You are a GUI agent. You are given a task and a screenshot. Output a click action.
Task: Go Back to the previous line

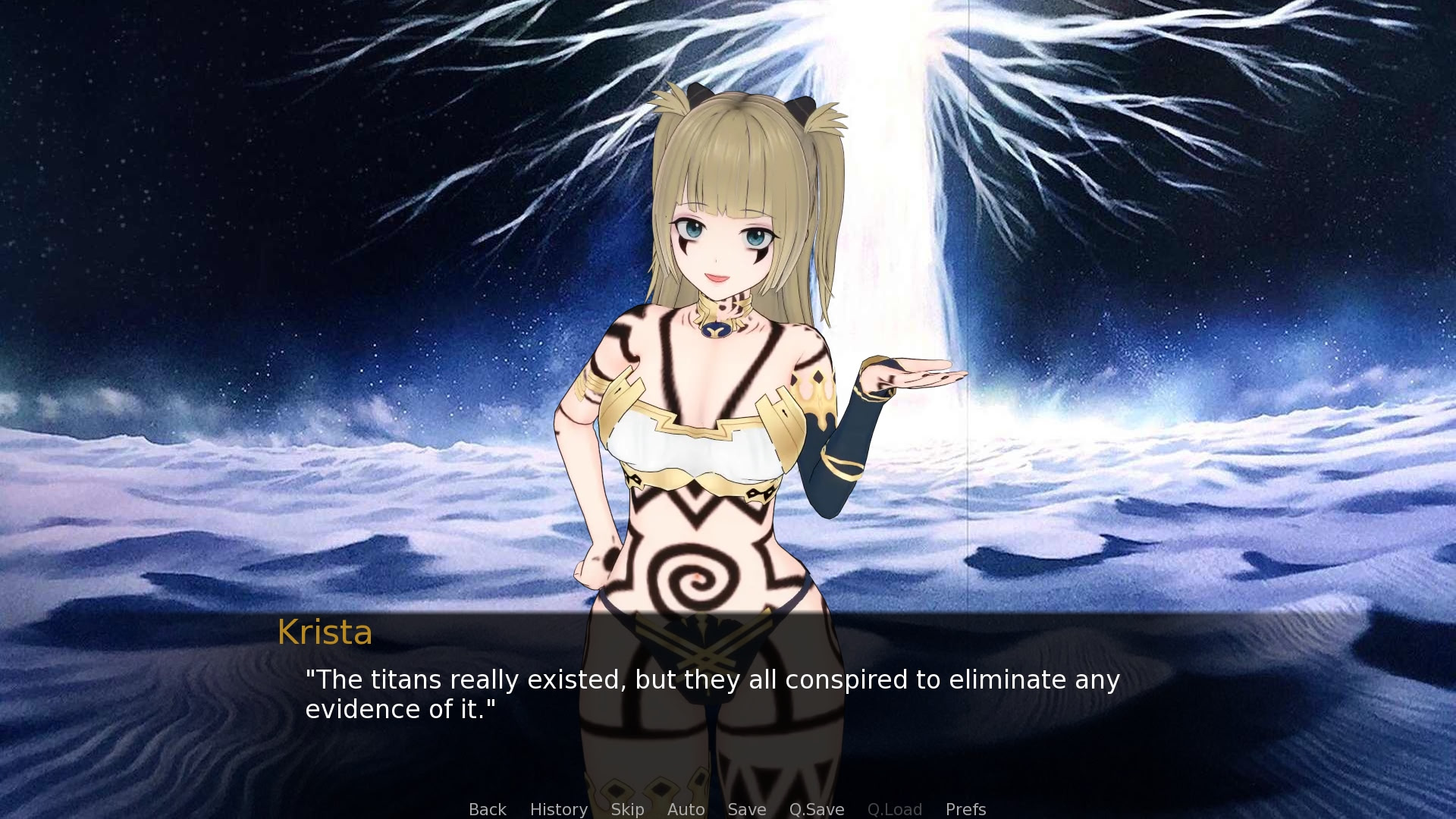tap(487, 809)
